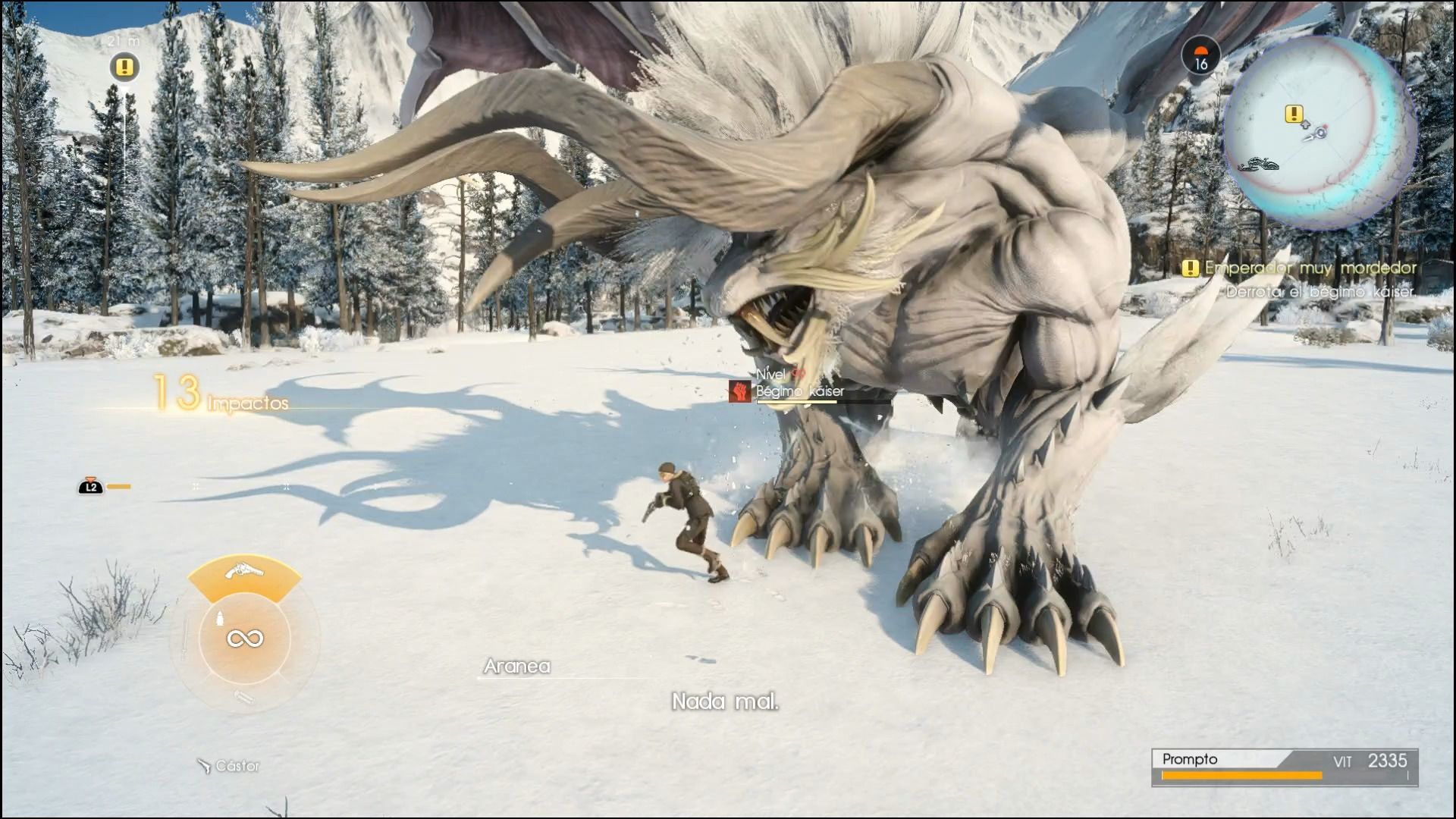Select the revolver slot in weapon wheel

[245, 572]
